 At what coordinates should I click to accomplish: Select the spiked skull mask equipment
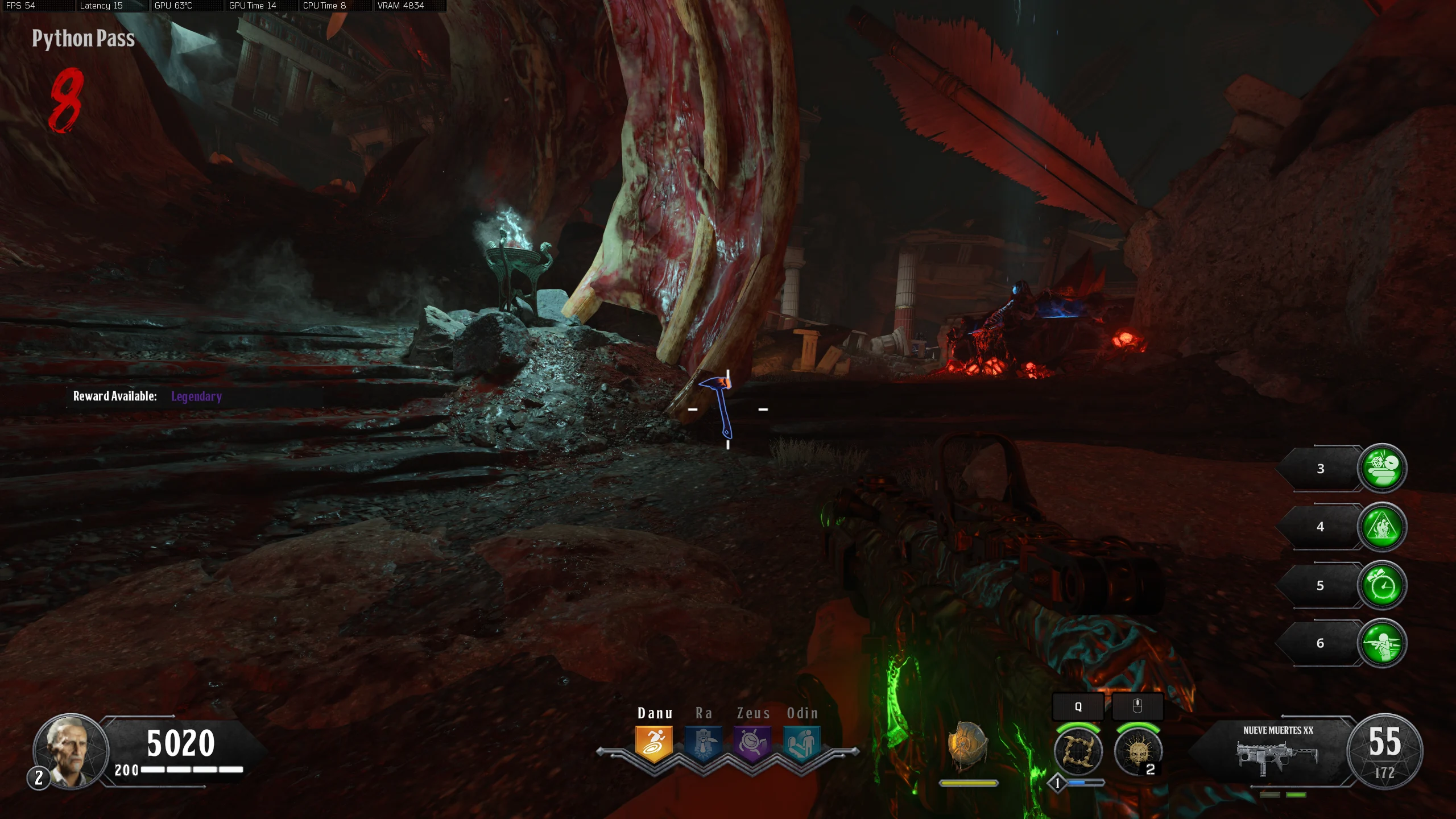(x=1137, y=752)
